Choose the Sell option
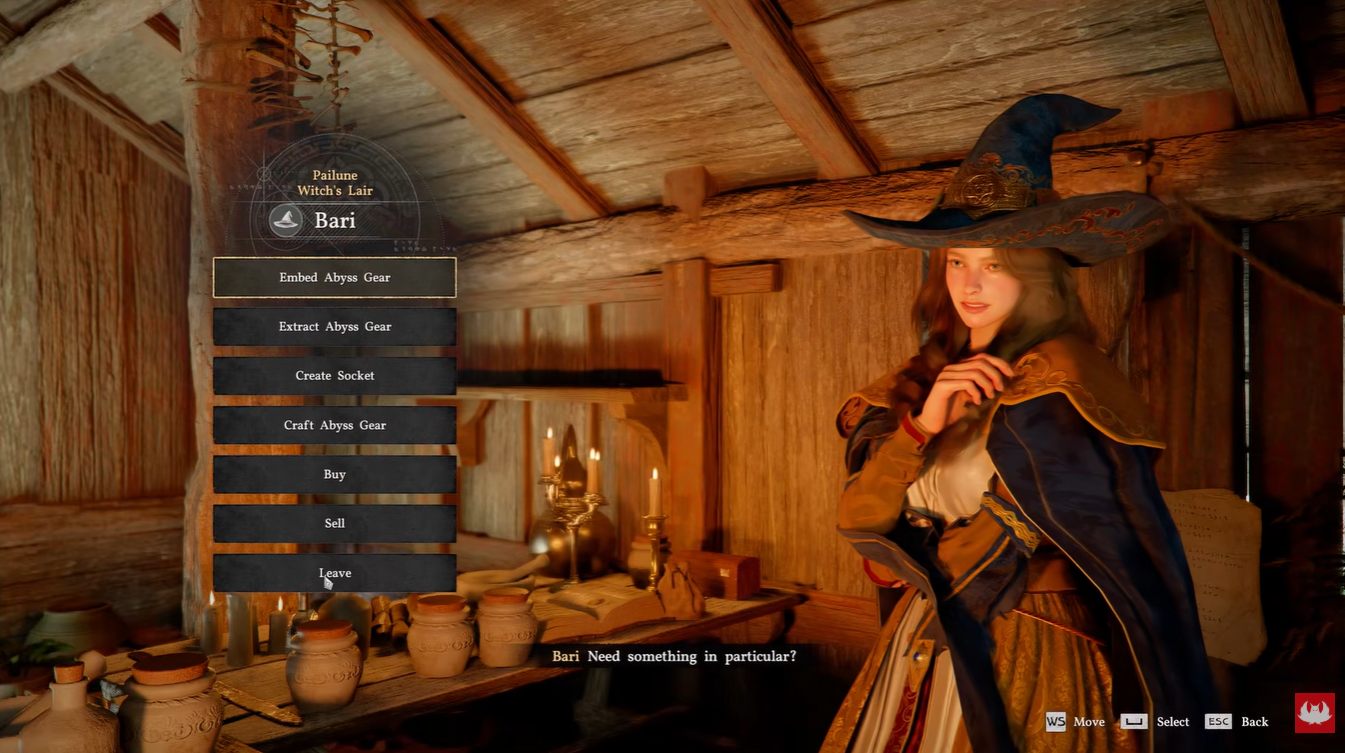 coord(334,523)
